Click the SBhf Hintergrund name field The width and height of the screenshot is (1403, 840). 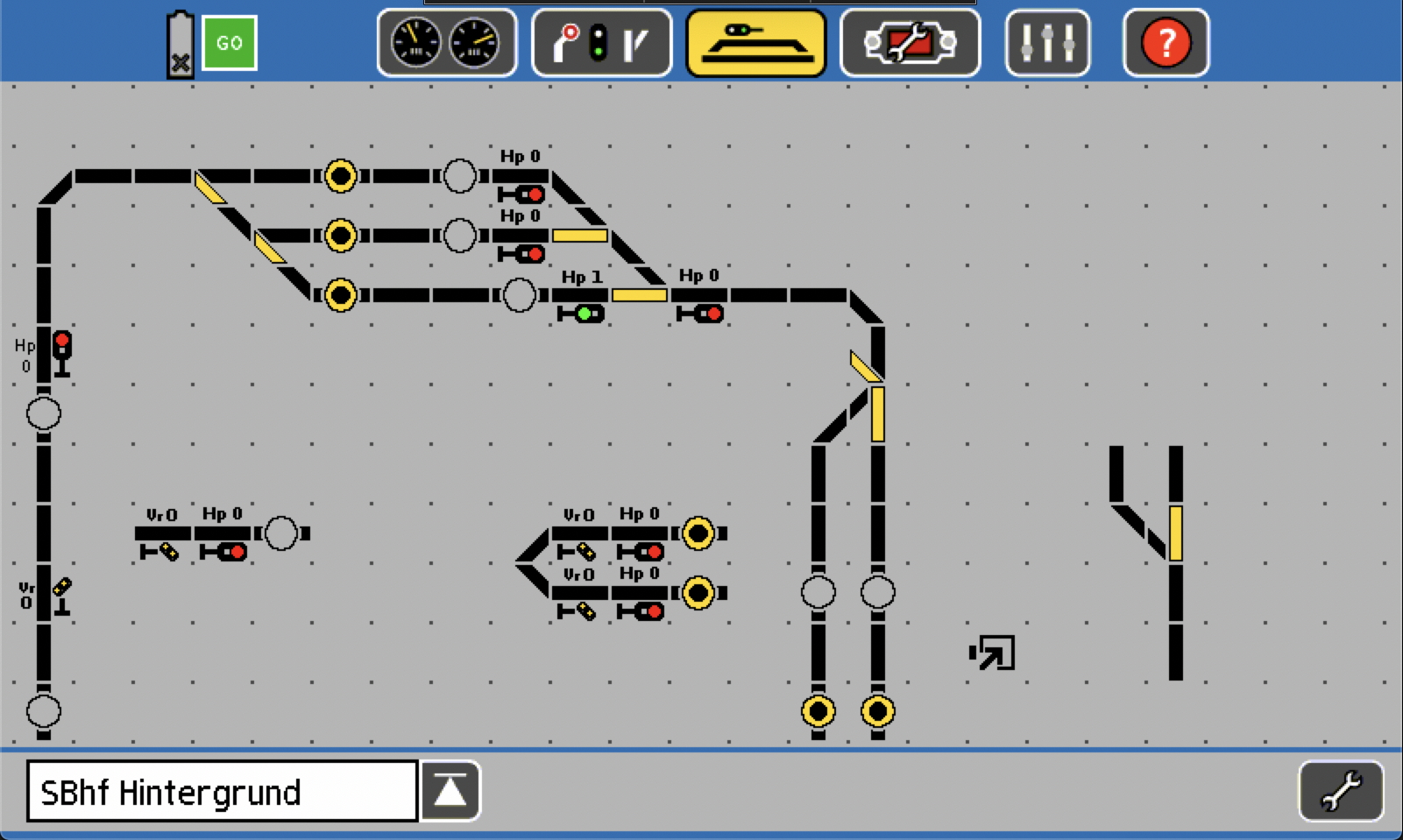tap(222, 792)
